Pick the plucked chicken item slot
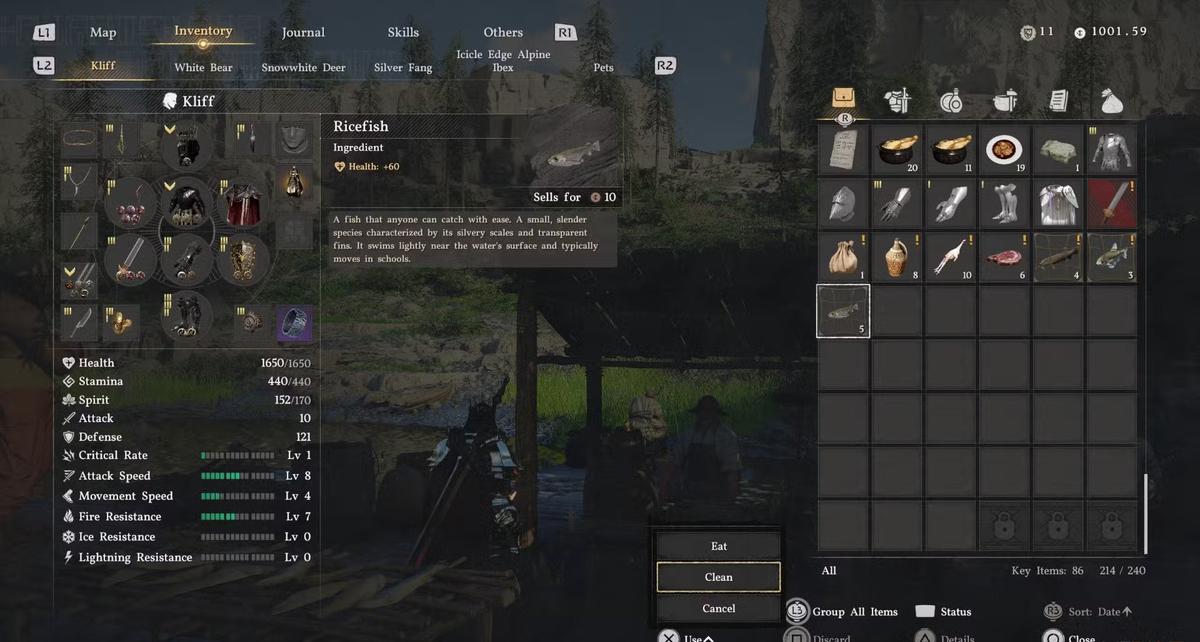The image size is (1200, 642). (951, 257)
